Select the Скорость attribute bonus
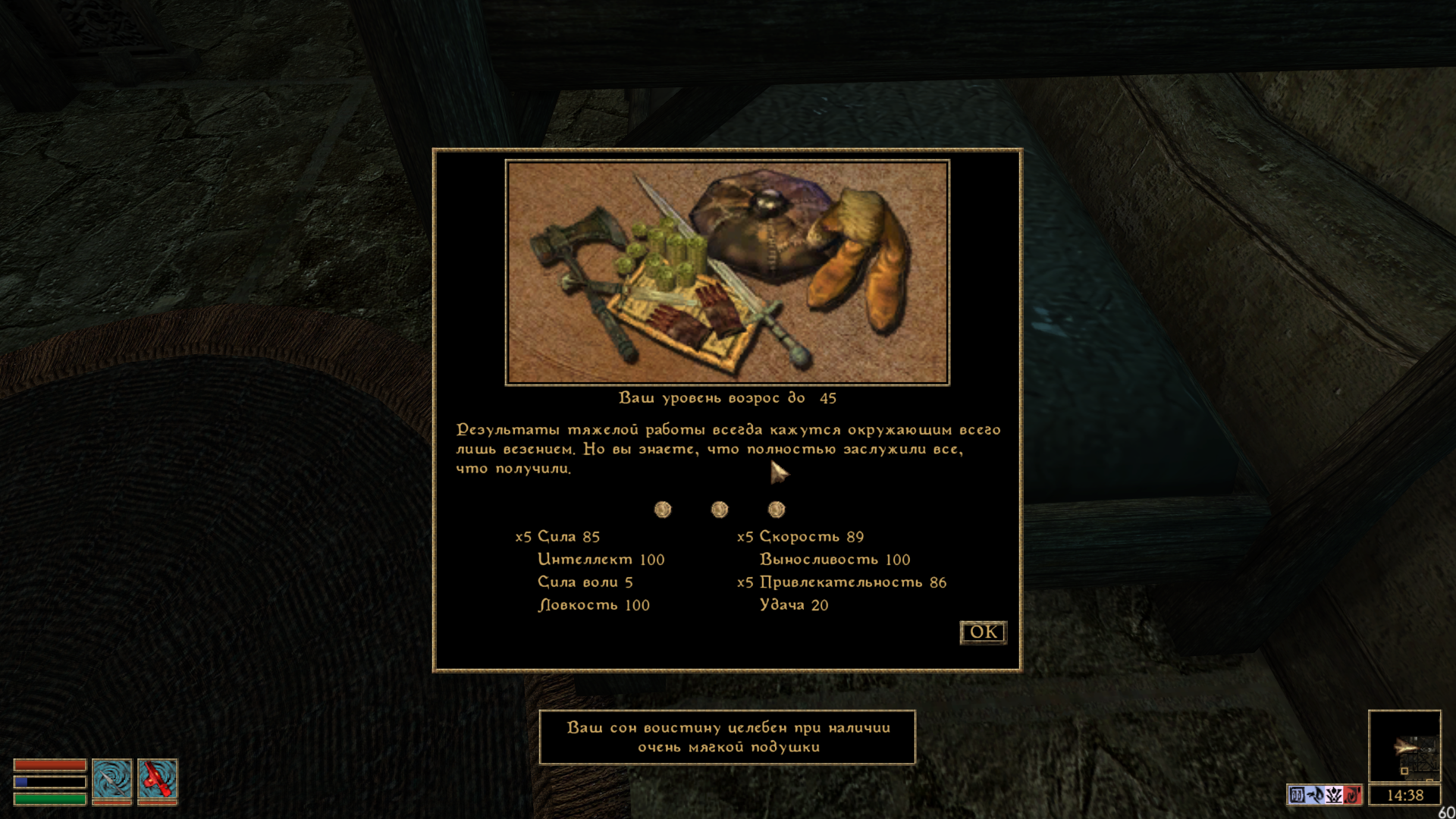Screen dimensions: 1456x819 point(811,537)
